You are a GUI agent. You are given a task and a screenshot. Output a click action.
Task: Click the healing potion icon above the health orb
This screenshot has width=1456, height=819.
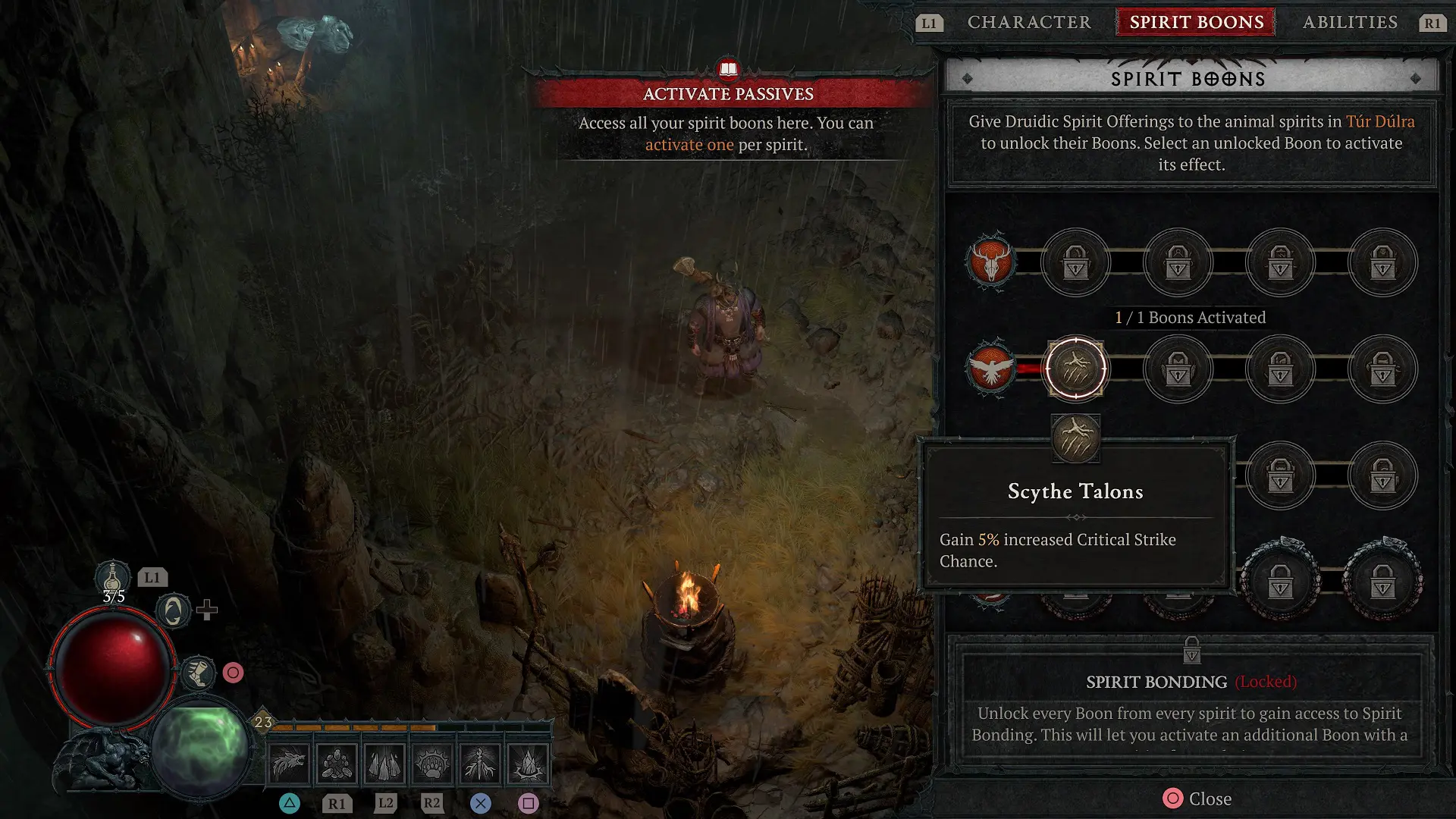[112, 578]
